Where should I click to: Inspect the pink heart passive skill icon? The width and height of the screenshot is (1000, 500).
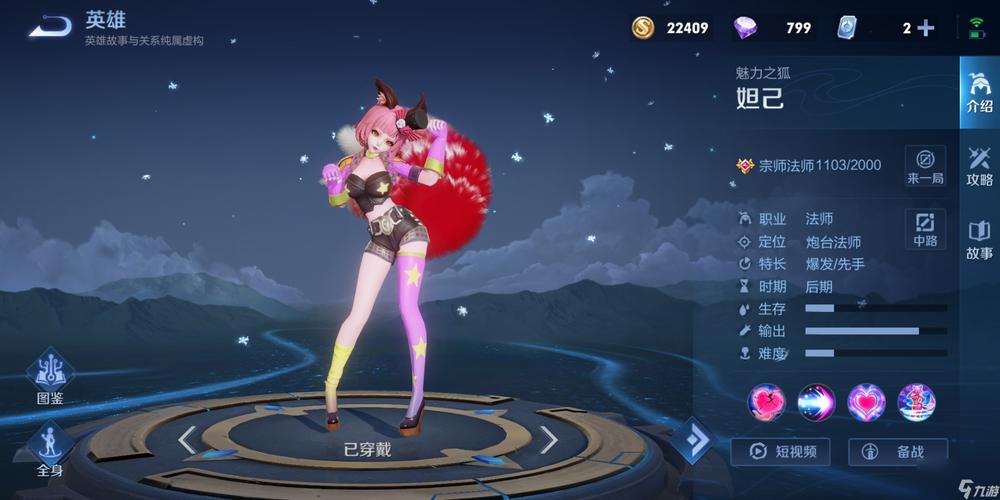[x=766, y=402]
